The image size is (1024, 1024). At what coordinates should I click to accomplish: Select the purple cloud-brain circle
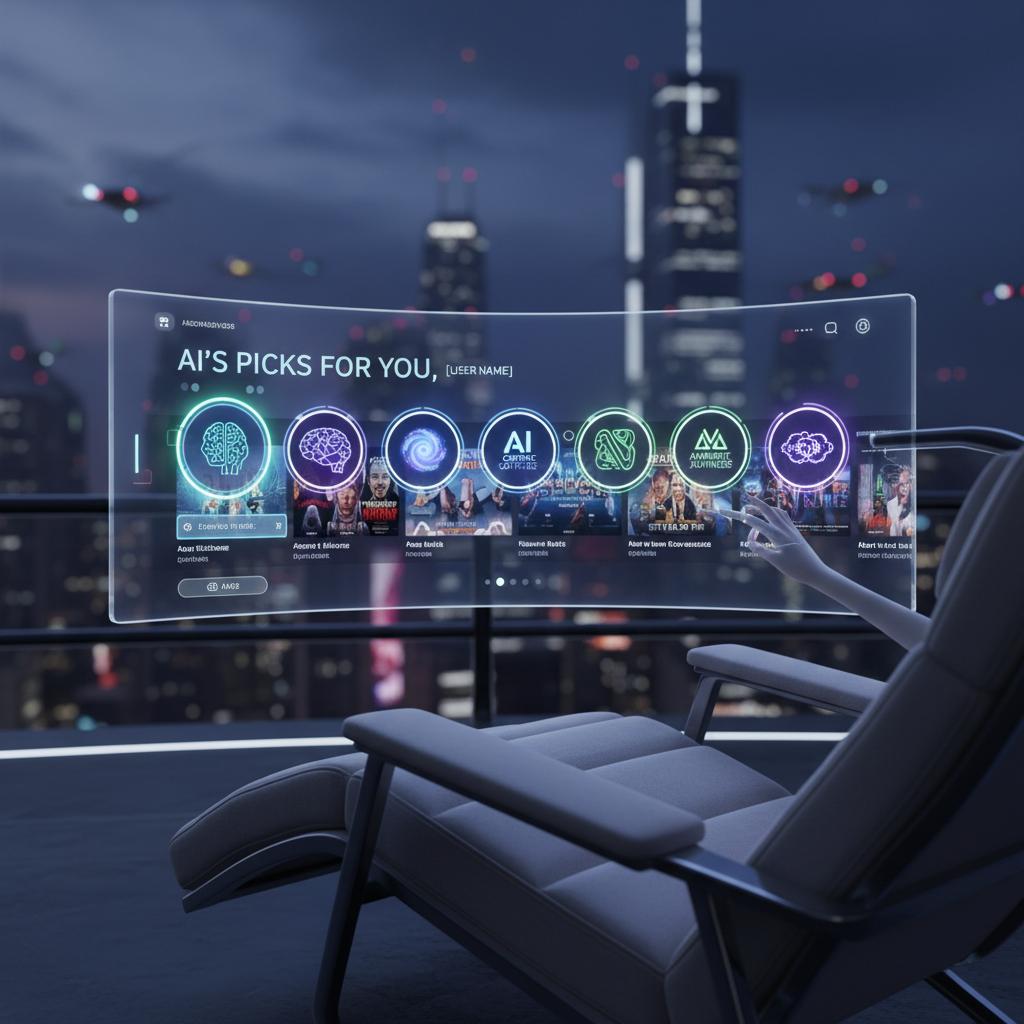point(806,446)
